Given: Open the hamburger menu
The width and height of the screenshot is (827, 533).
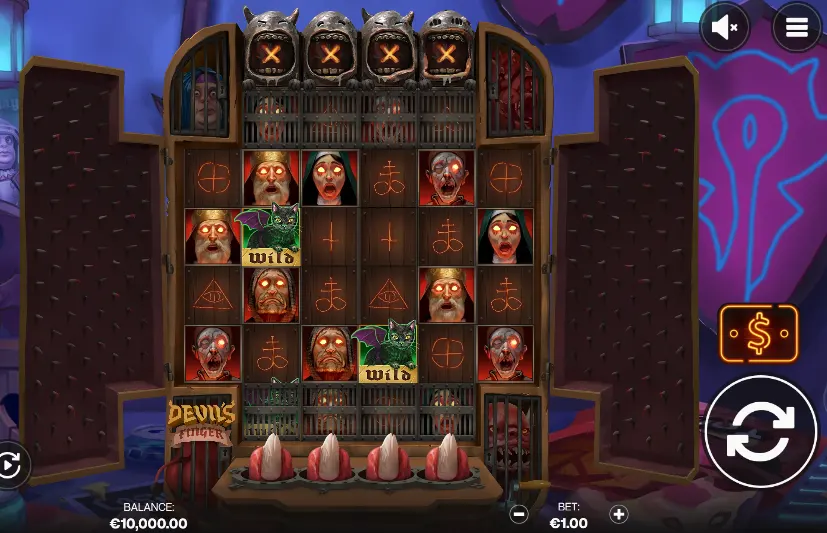Looking at the screenshot, I should point(796,28).
